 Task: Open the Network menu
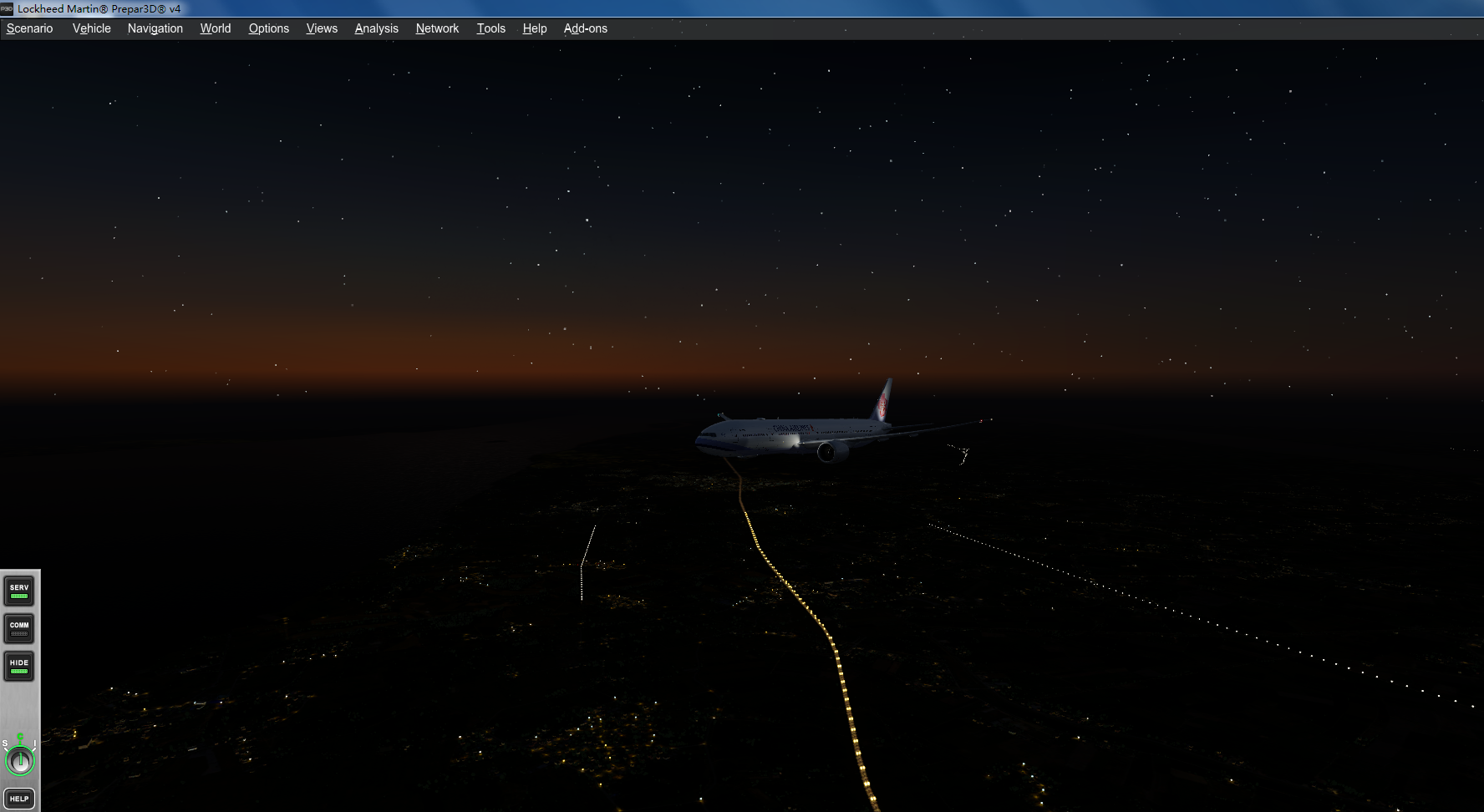pos(437,28)
